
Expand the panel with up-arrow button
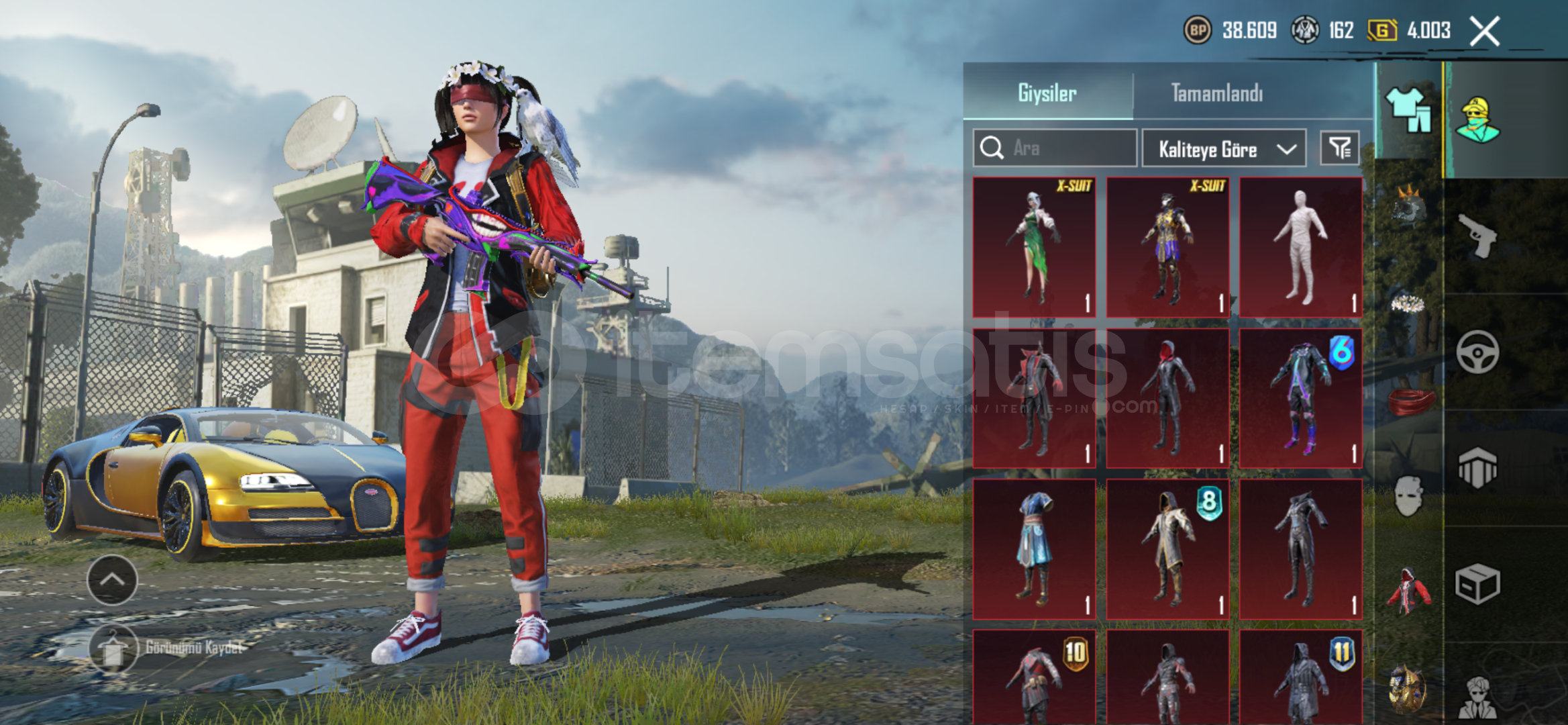(x=112, y=580)
